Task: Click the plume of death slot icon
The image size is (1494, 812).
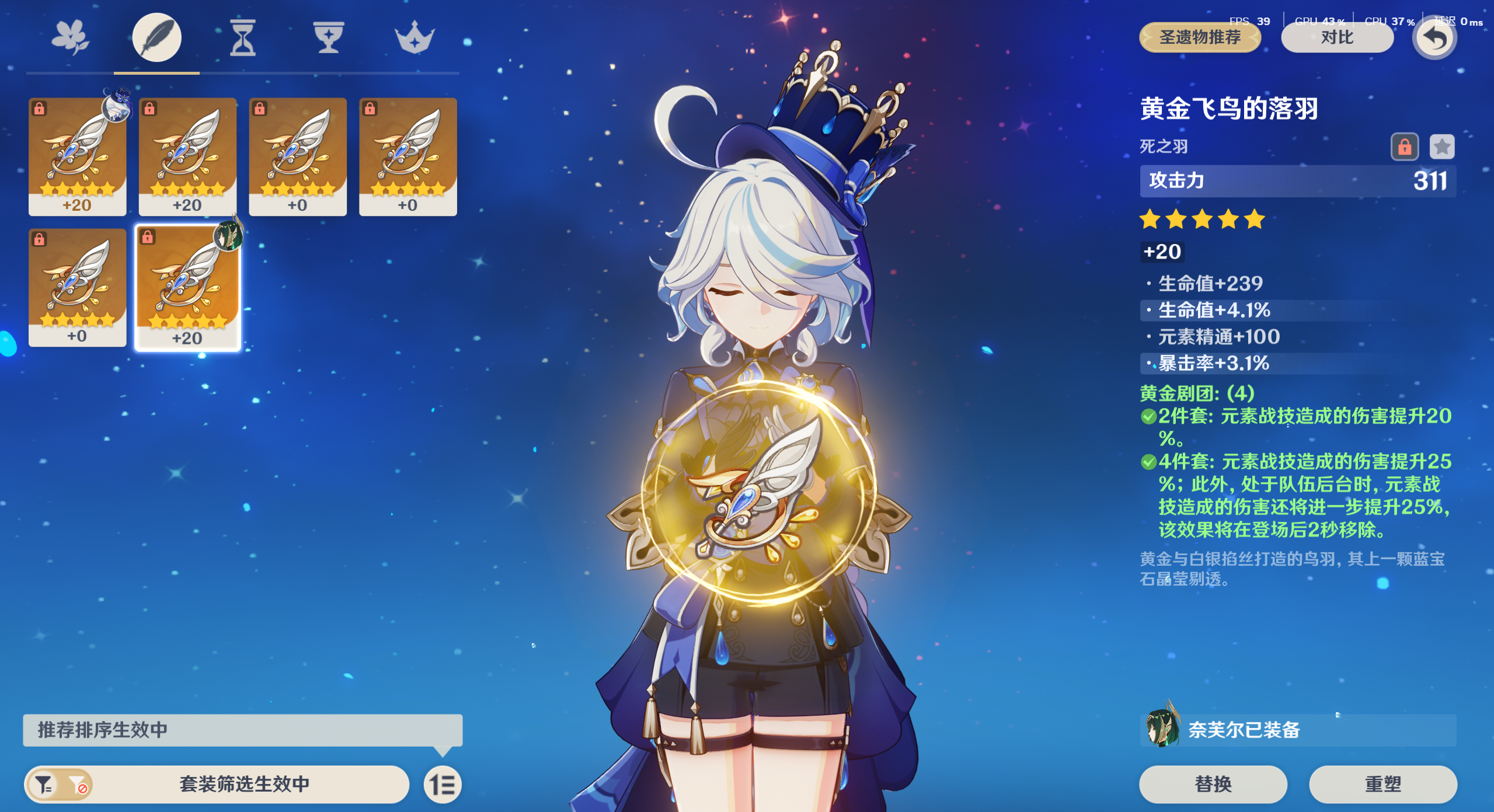Action: pos(155,37)
